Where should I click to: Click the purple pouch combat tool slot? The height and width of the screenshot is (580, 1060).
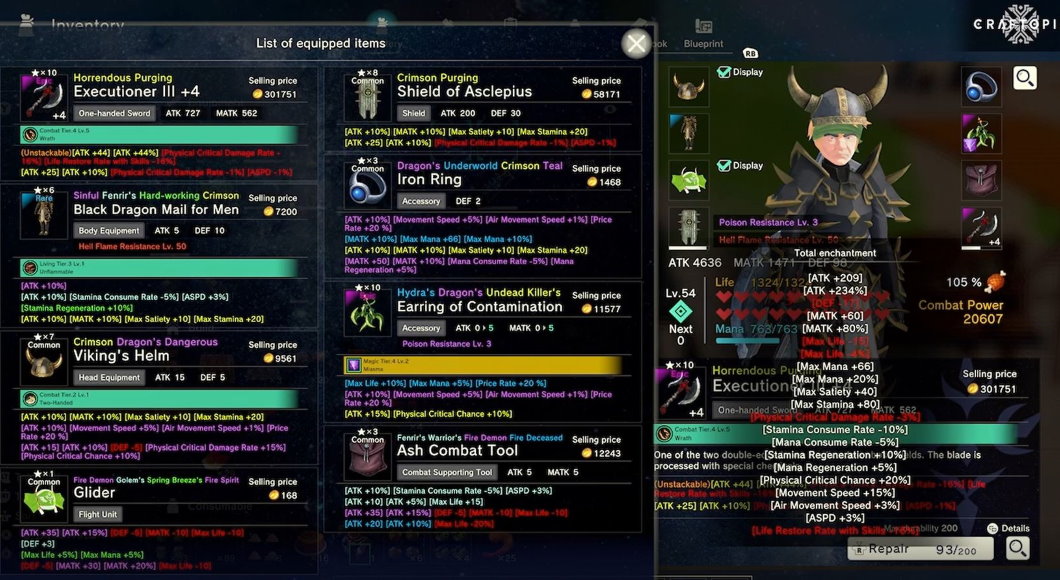980,180
